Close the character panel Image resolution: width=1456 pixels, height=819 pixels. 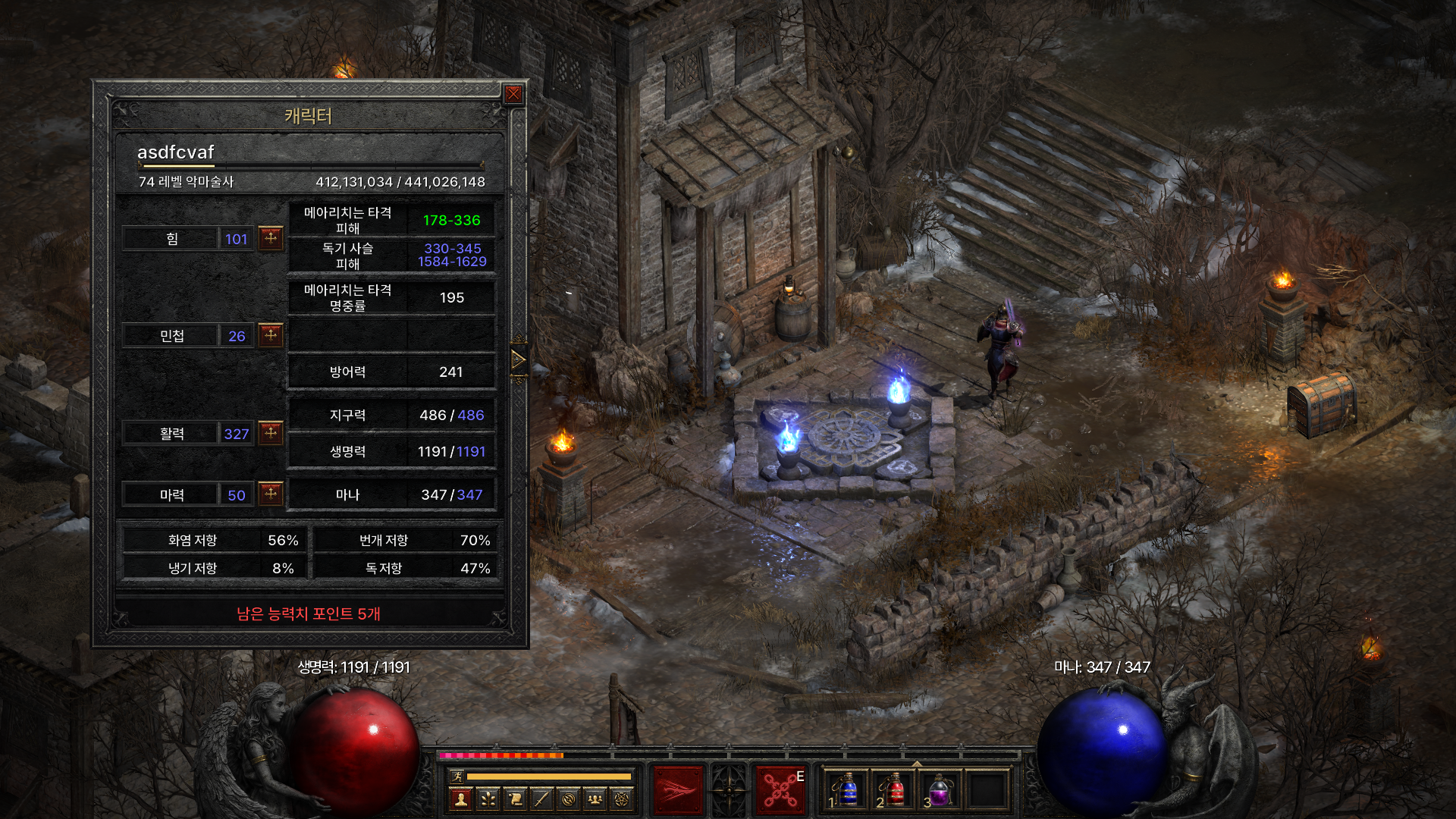(x=513, y=94)
